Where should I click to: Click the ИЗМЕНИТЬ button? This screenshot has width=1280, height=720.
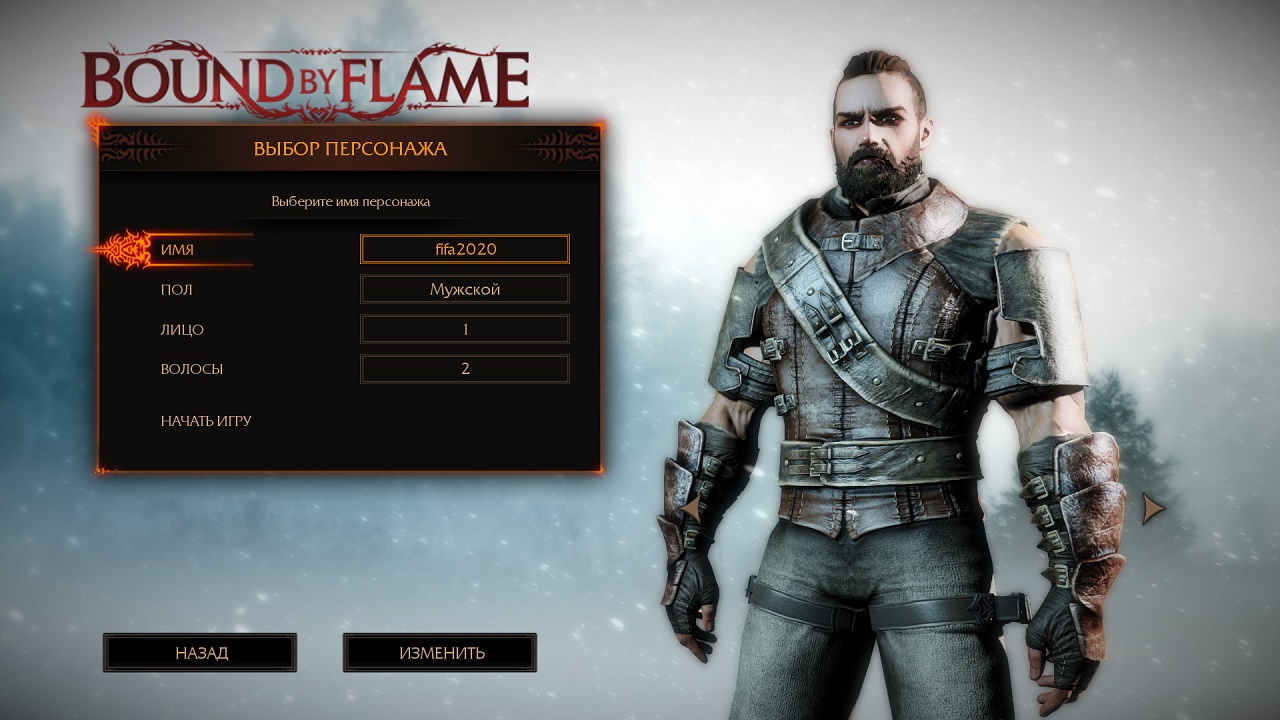click(440, 653)
